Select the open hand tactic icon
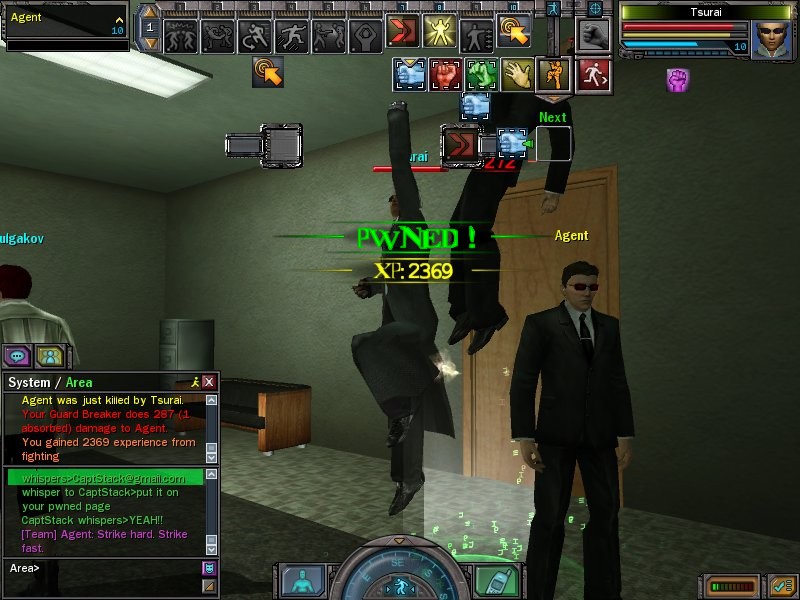This screenshot has height=600, width=800. click(518, 74)
